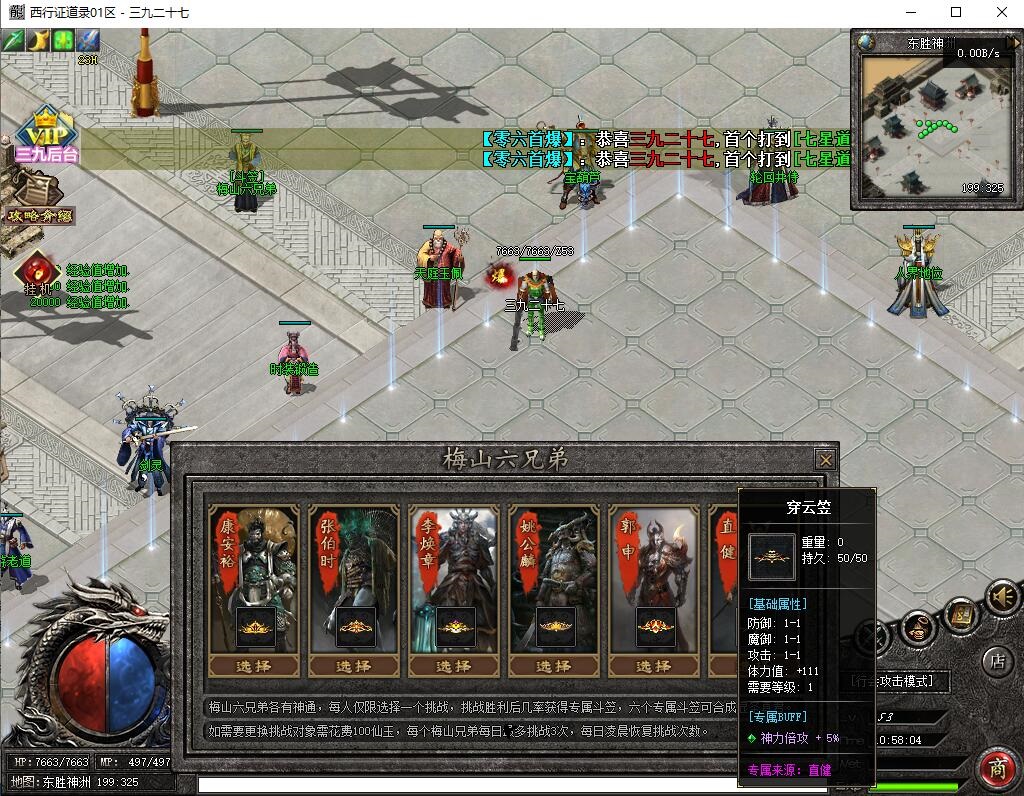Inspect 李焕章's hat reward icon

coord(455,627)
